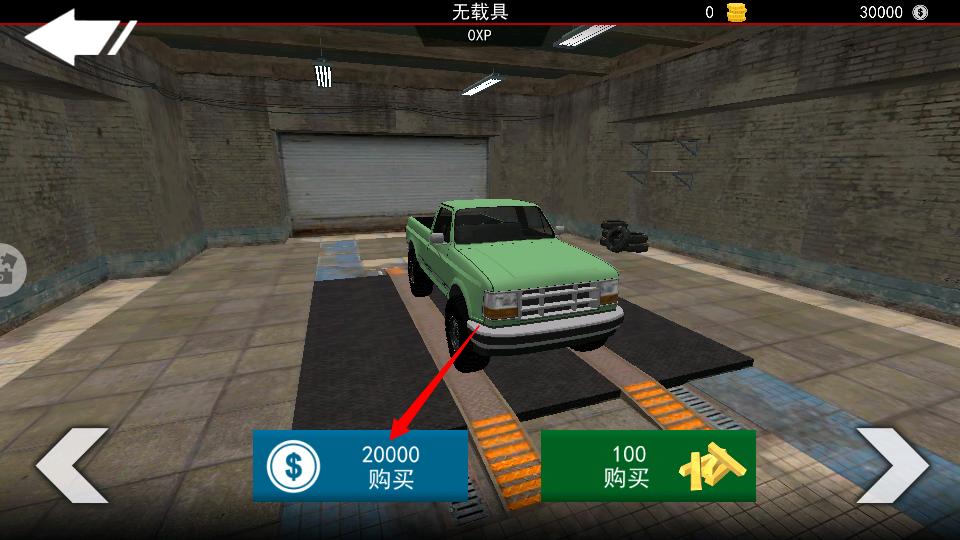Open the camera icon on left edge

(x=10, y=271)
